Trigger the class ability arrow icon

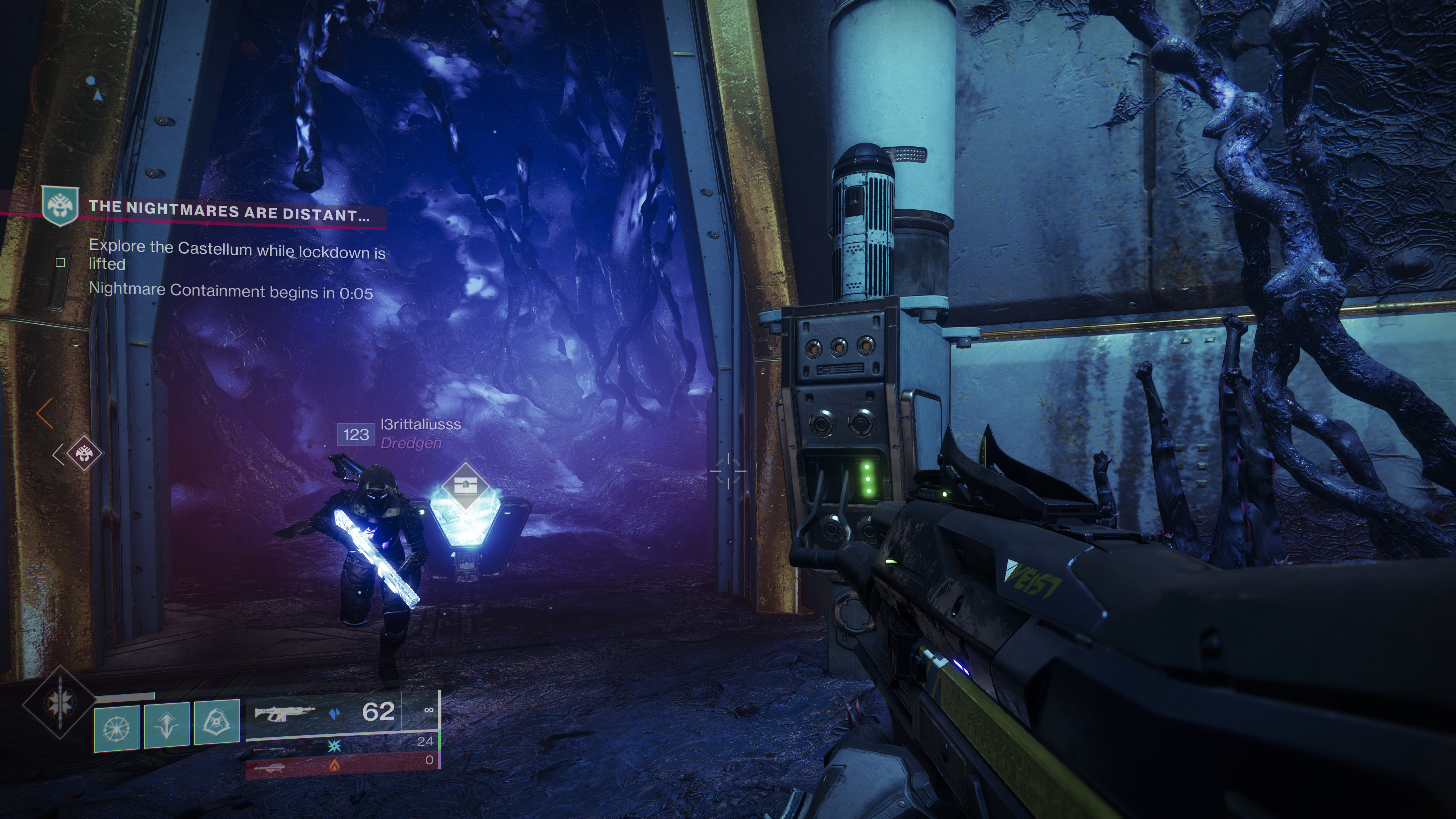(167, 726)
